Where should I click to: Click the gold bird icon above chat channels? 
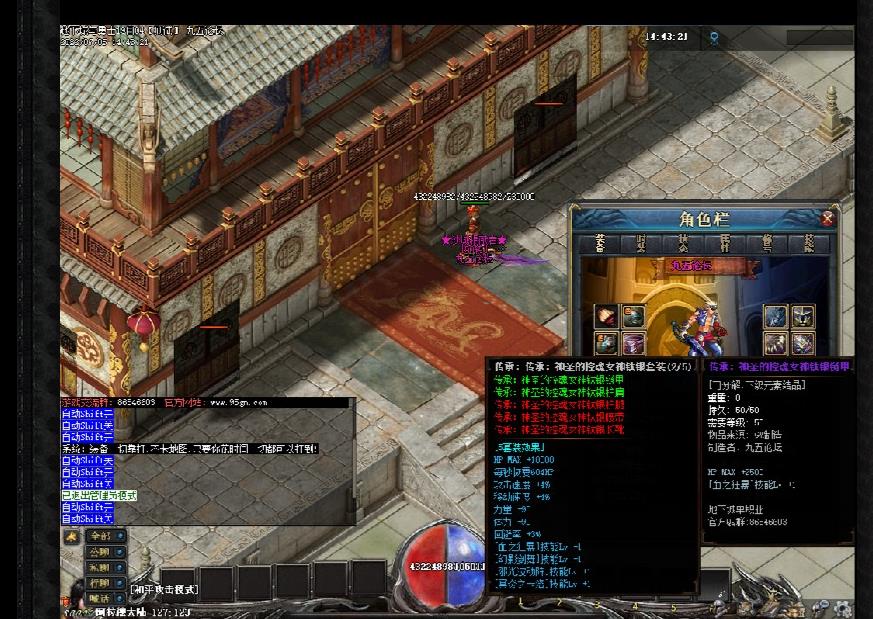click(x=71, y=536)
